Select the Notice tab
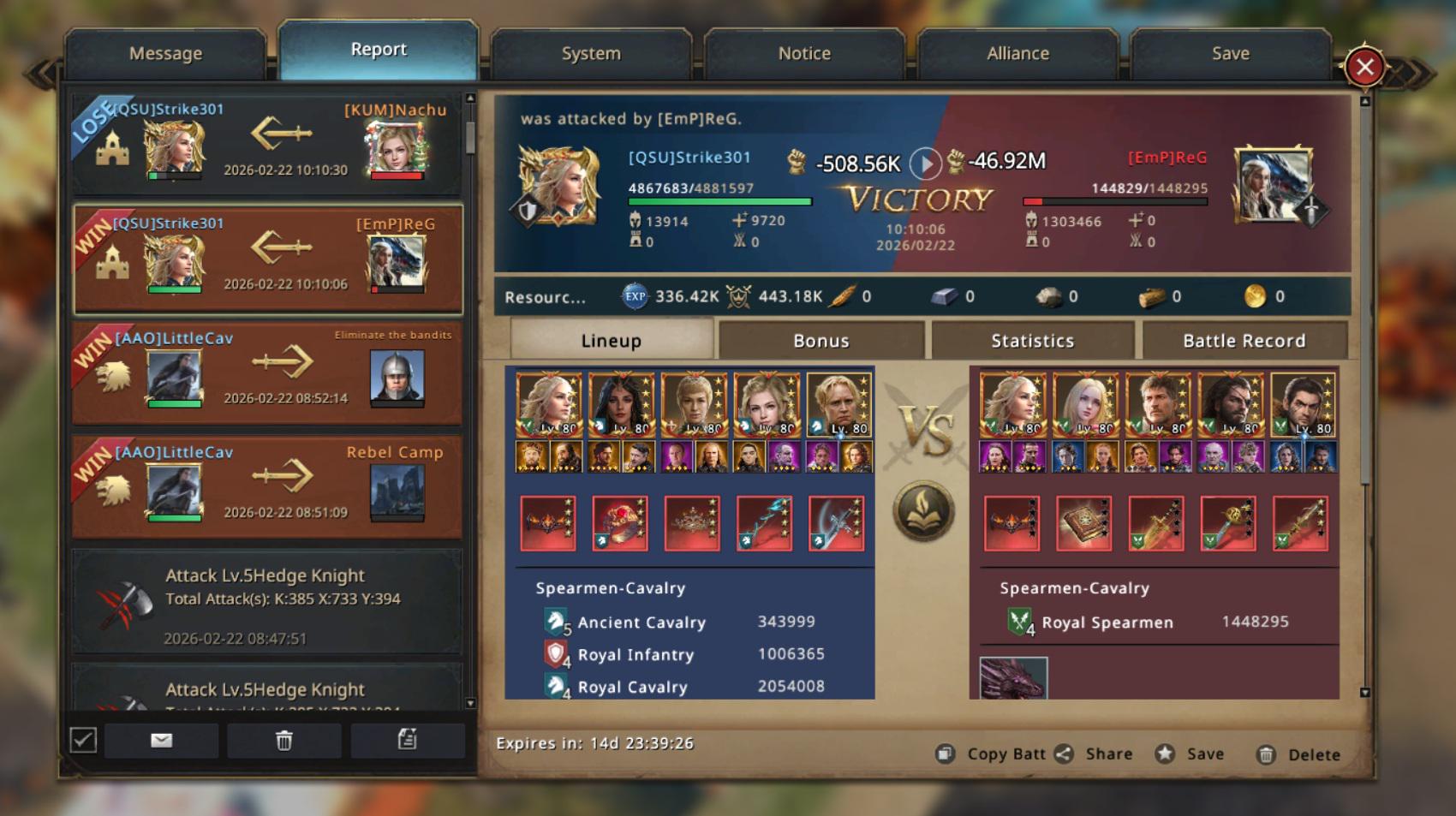This screenshot has height=816, width=1456. tap(804, 53)
